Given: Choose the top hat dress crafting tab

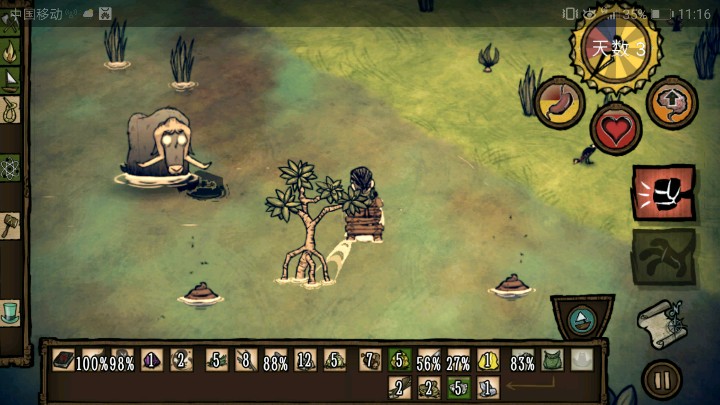Looking at the screenshot, I should click(x=11, y=311).
